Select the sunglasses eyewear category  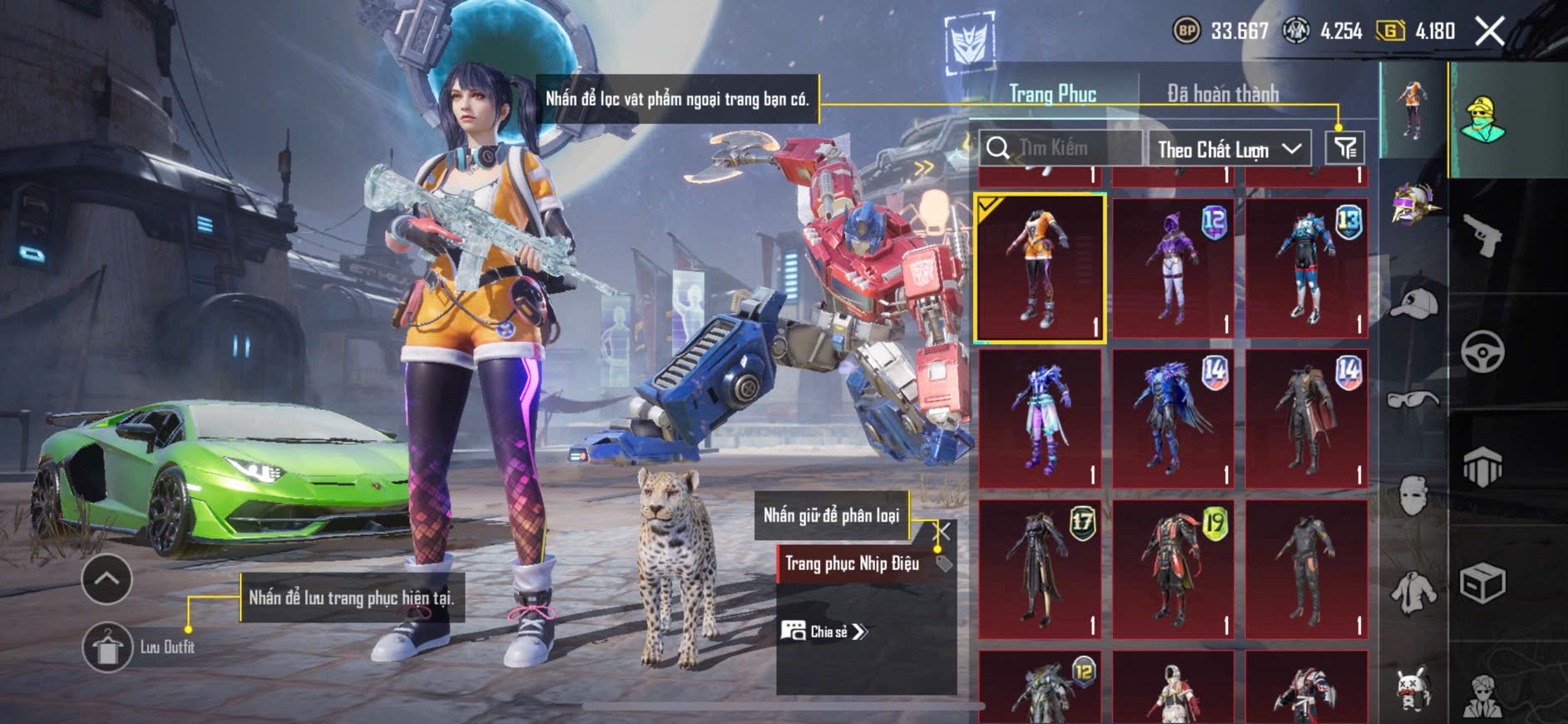[1413, 400]
